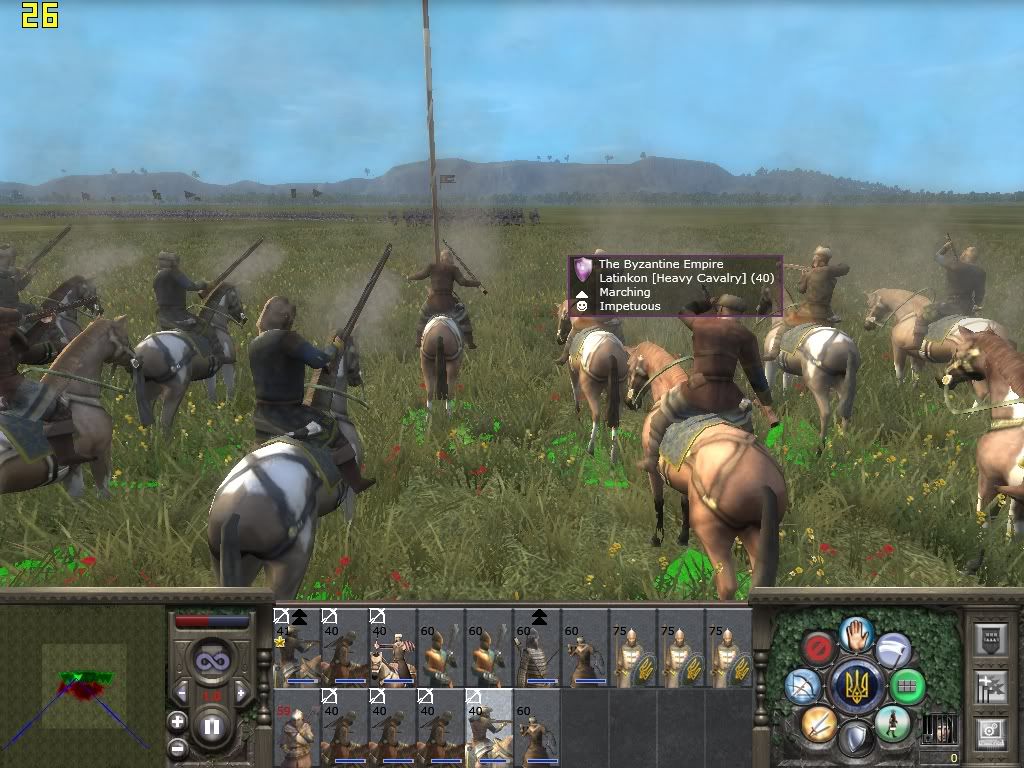The image size is (1024, 768).
Task: Pause the battle
Action: pyautogui.click(x=211, y=727)
